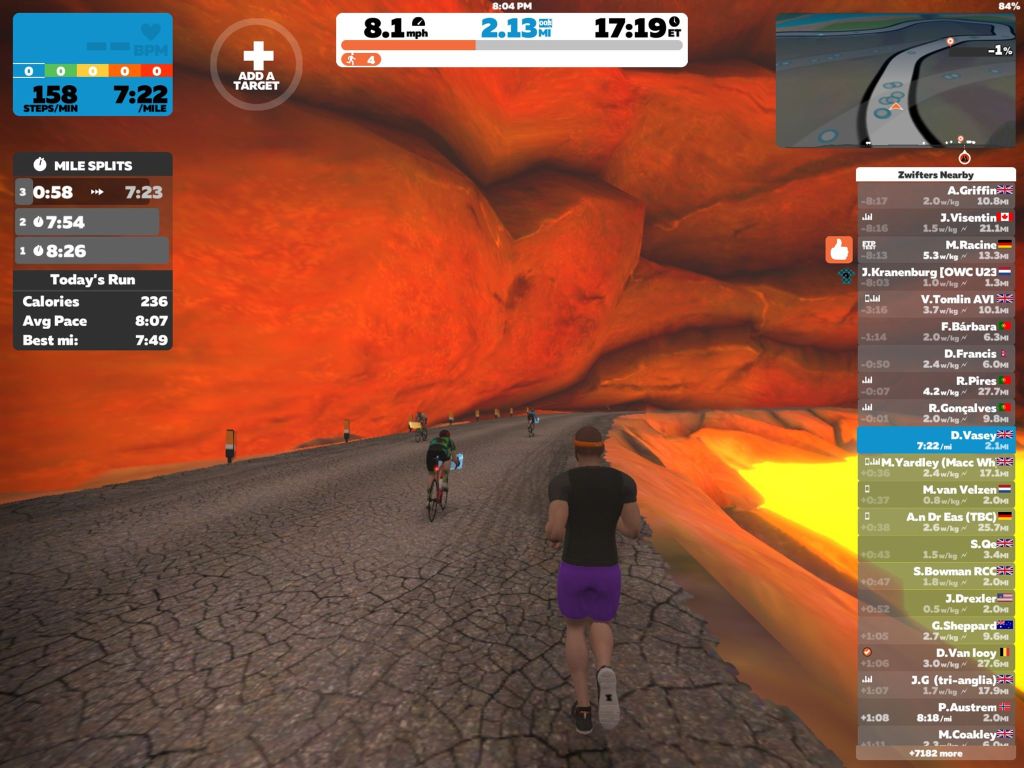
Task: Select D.Van looy's row
Action: [x=935, y=657]
